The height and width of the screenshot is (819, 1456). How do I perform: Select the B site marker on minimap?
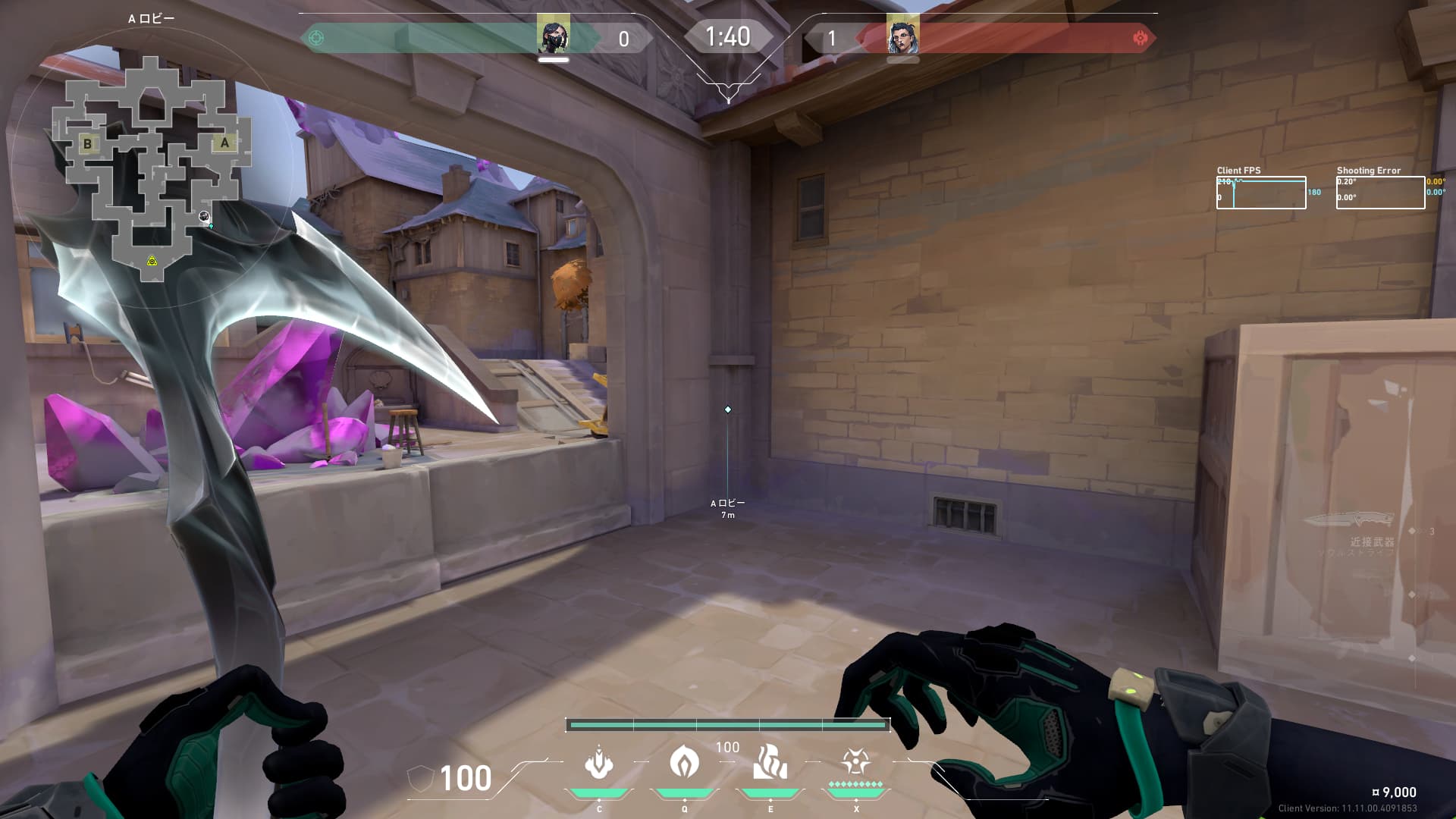tap(88, 143)
